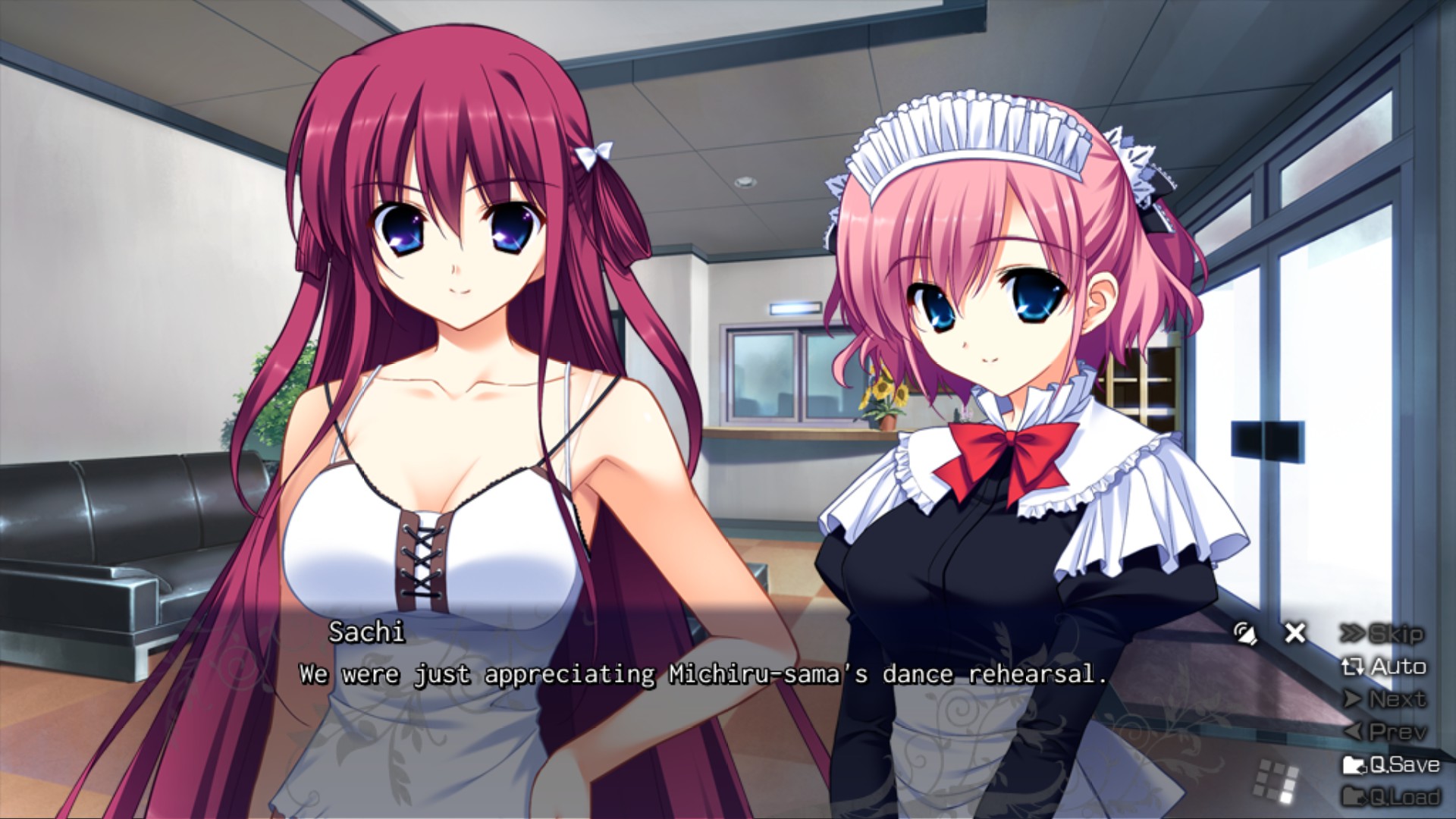Hide the dialogue box with the X
This screenshot has height=819, width=1456.
1295,632
